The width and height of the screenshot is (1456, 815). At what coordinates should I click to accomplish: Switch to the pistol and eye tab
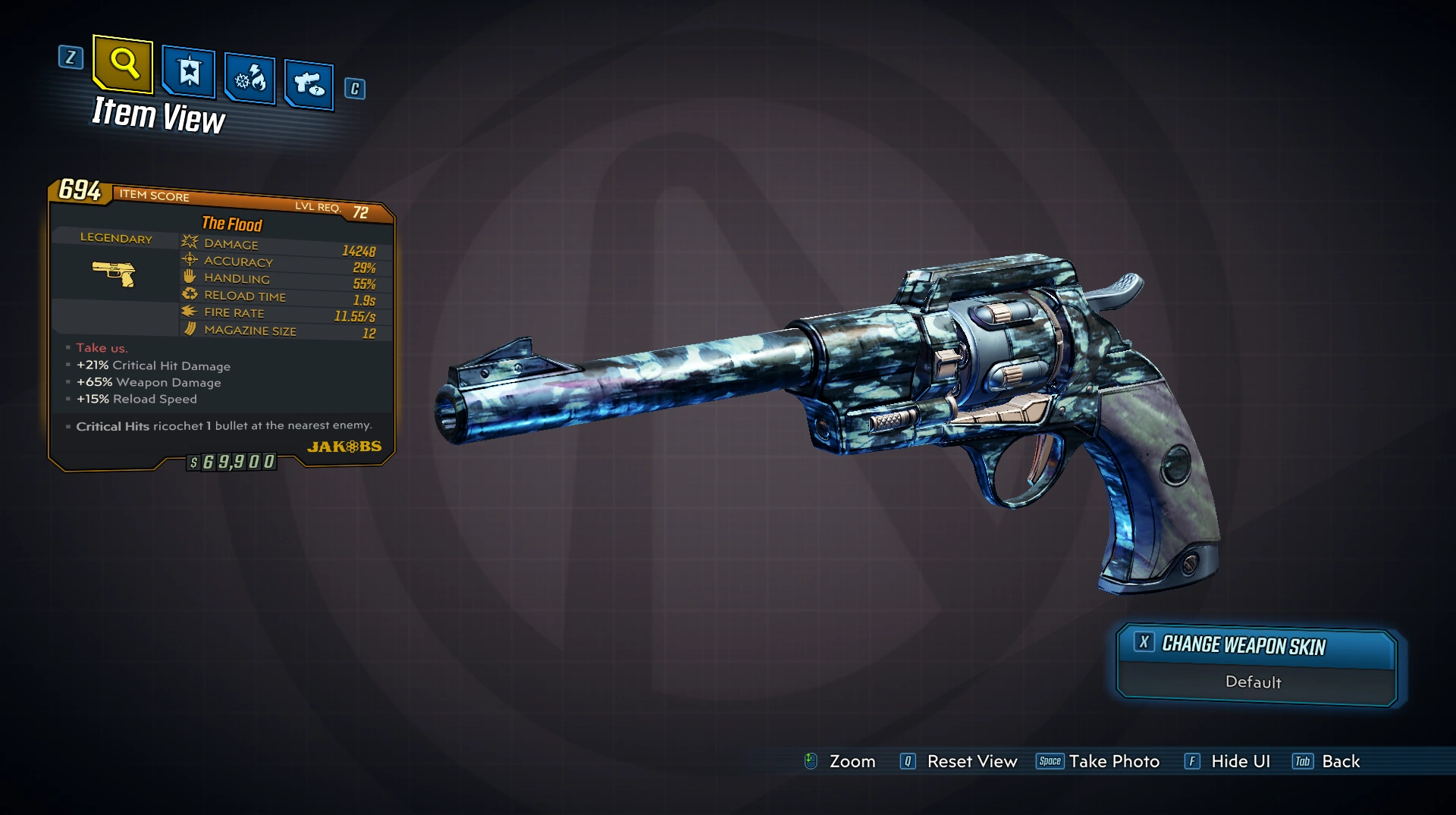coord(309,84)
